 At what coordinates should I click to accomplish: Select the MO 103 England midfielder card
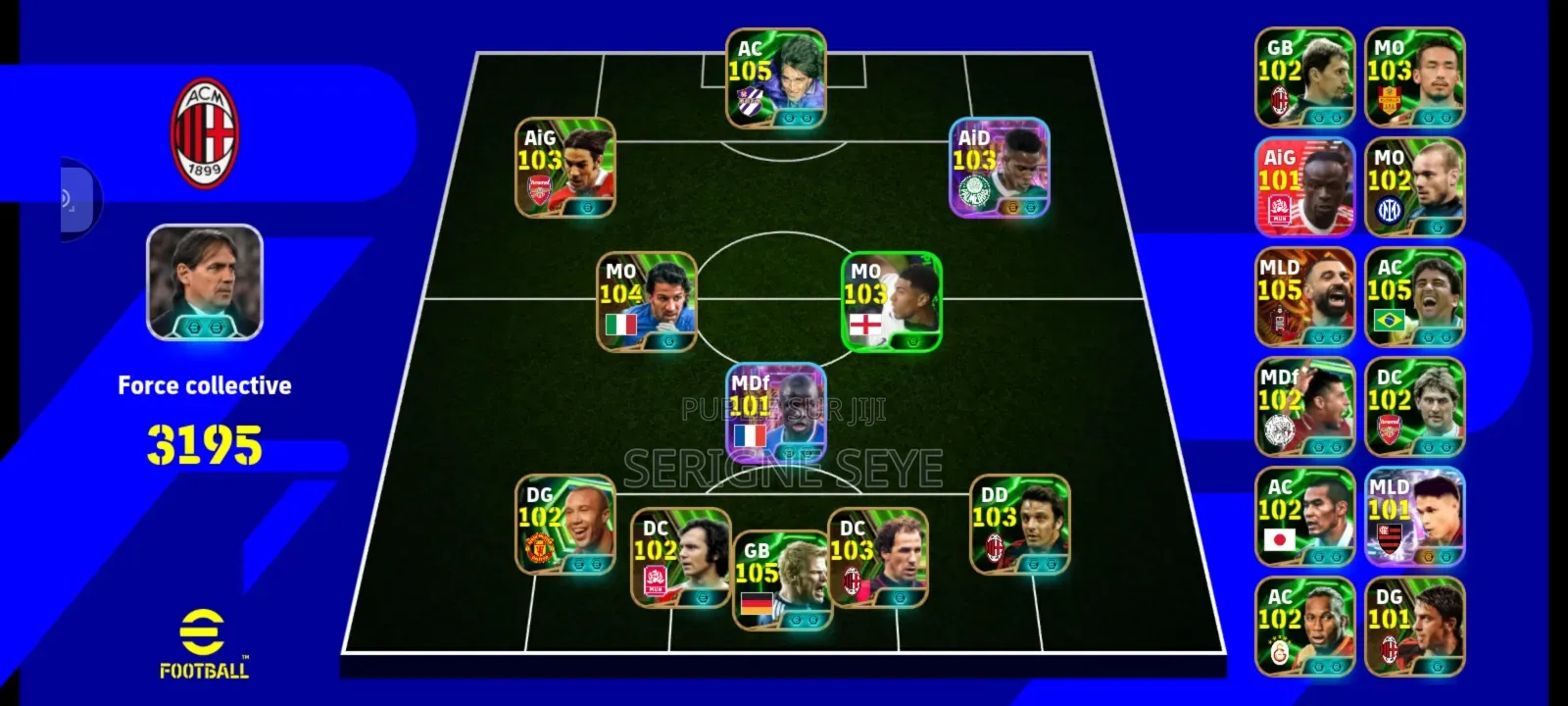coord(892,302)
